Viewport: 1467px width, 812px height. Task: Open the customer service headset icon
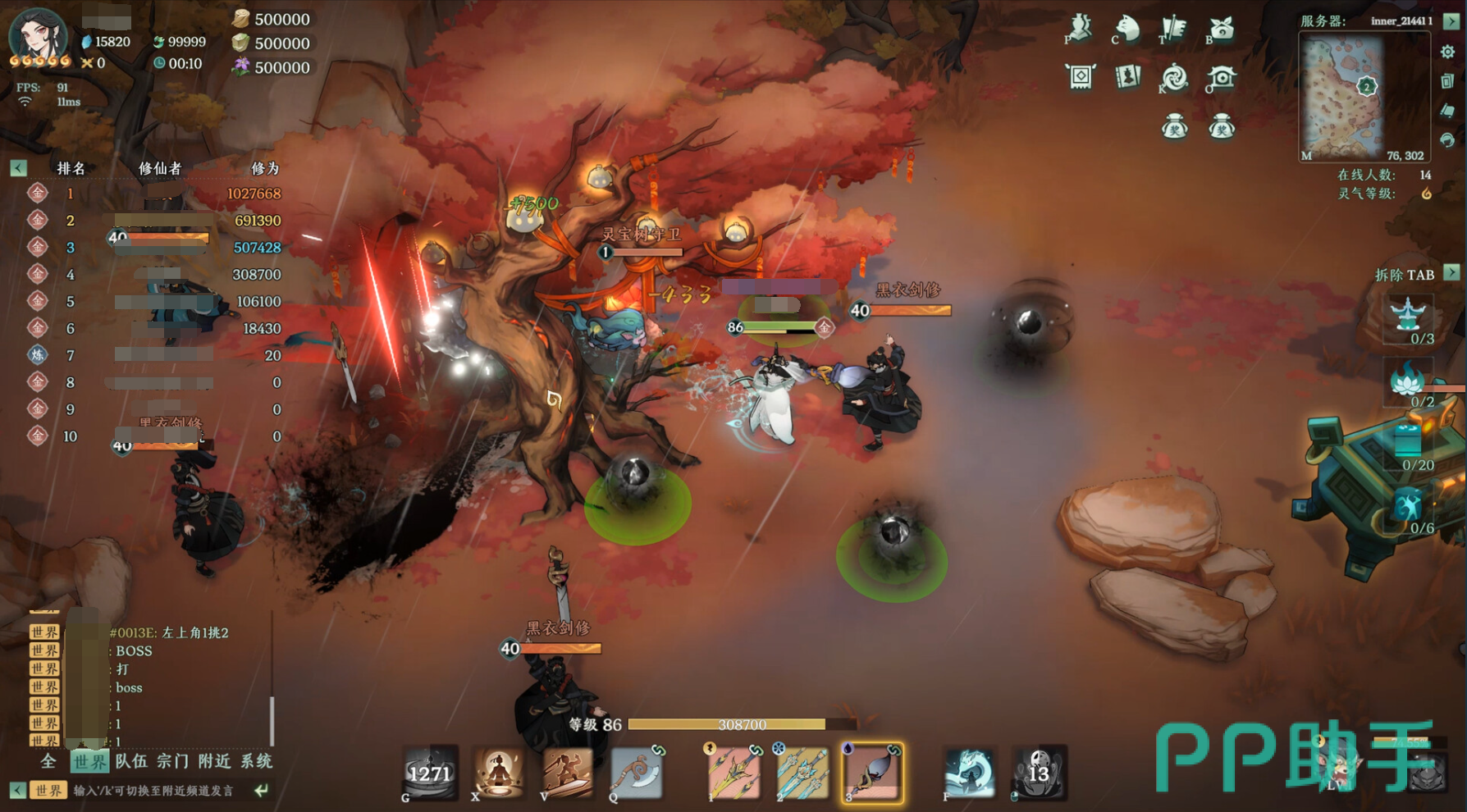(1447, 139)
